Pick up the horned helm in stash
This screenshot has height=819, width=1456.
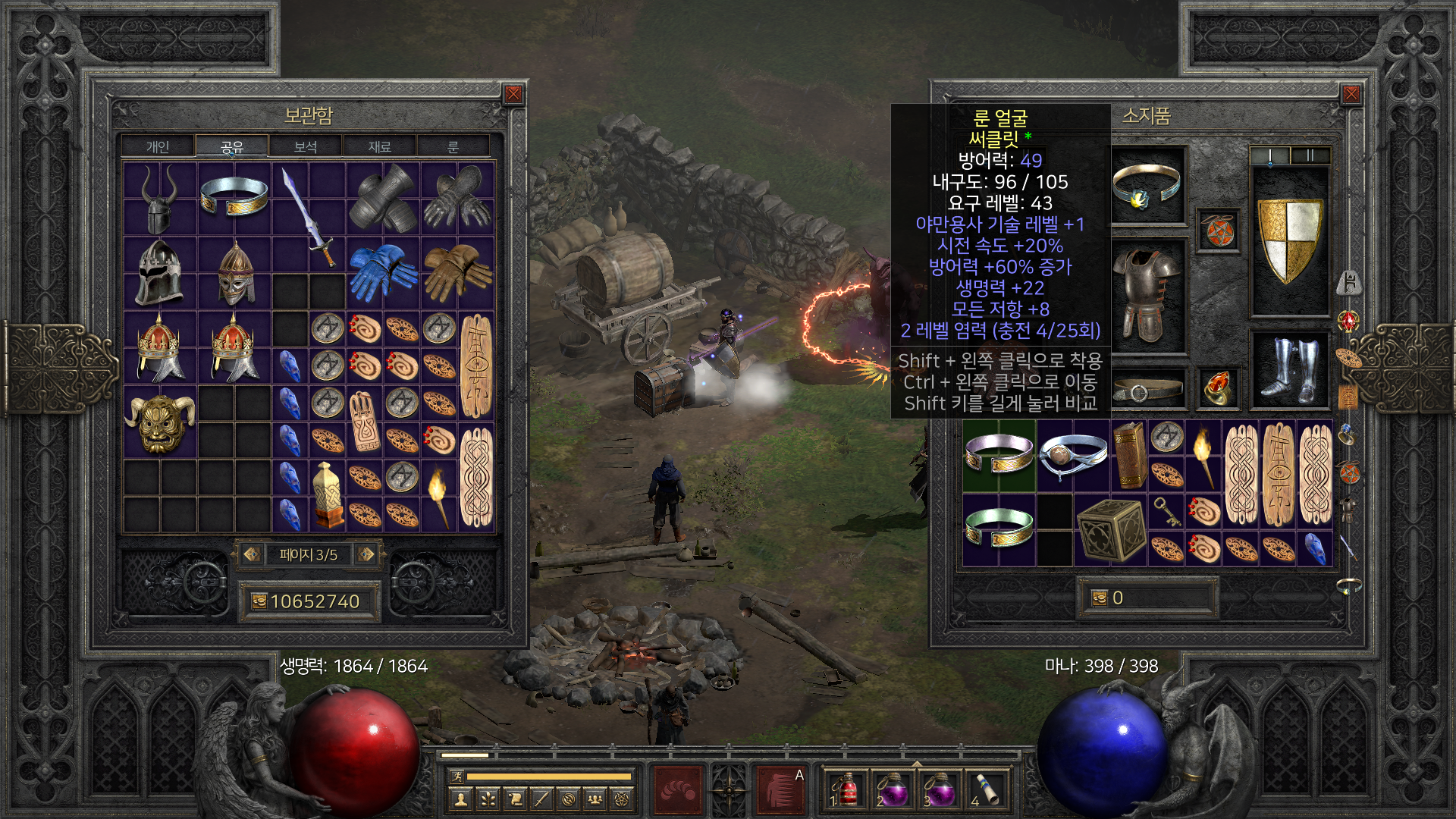[x=159, y=199]
